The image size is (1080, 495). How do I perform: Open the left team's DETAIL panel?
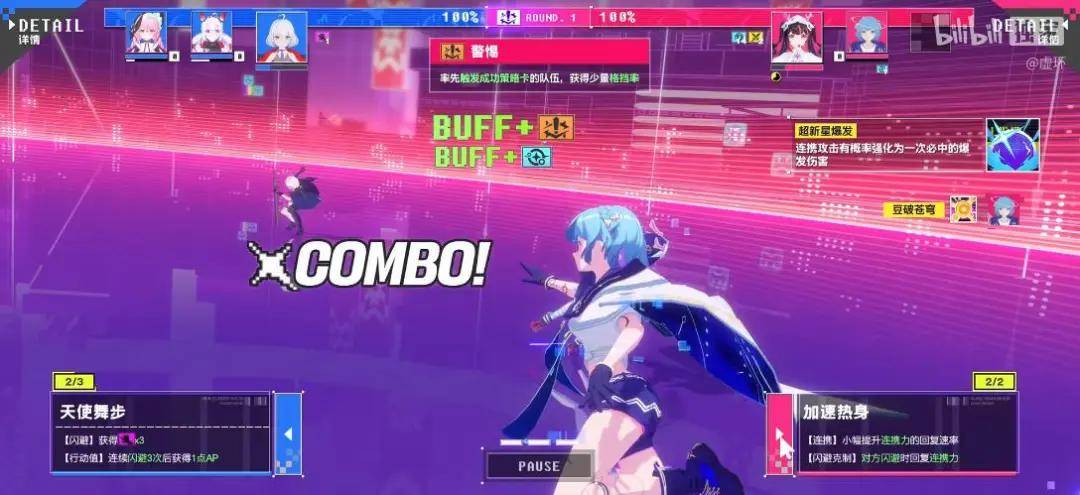pyautogui.click(x=50, y=29)
